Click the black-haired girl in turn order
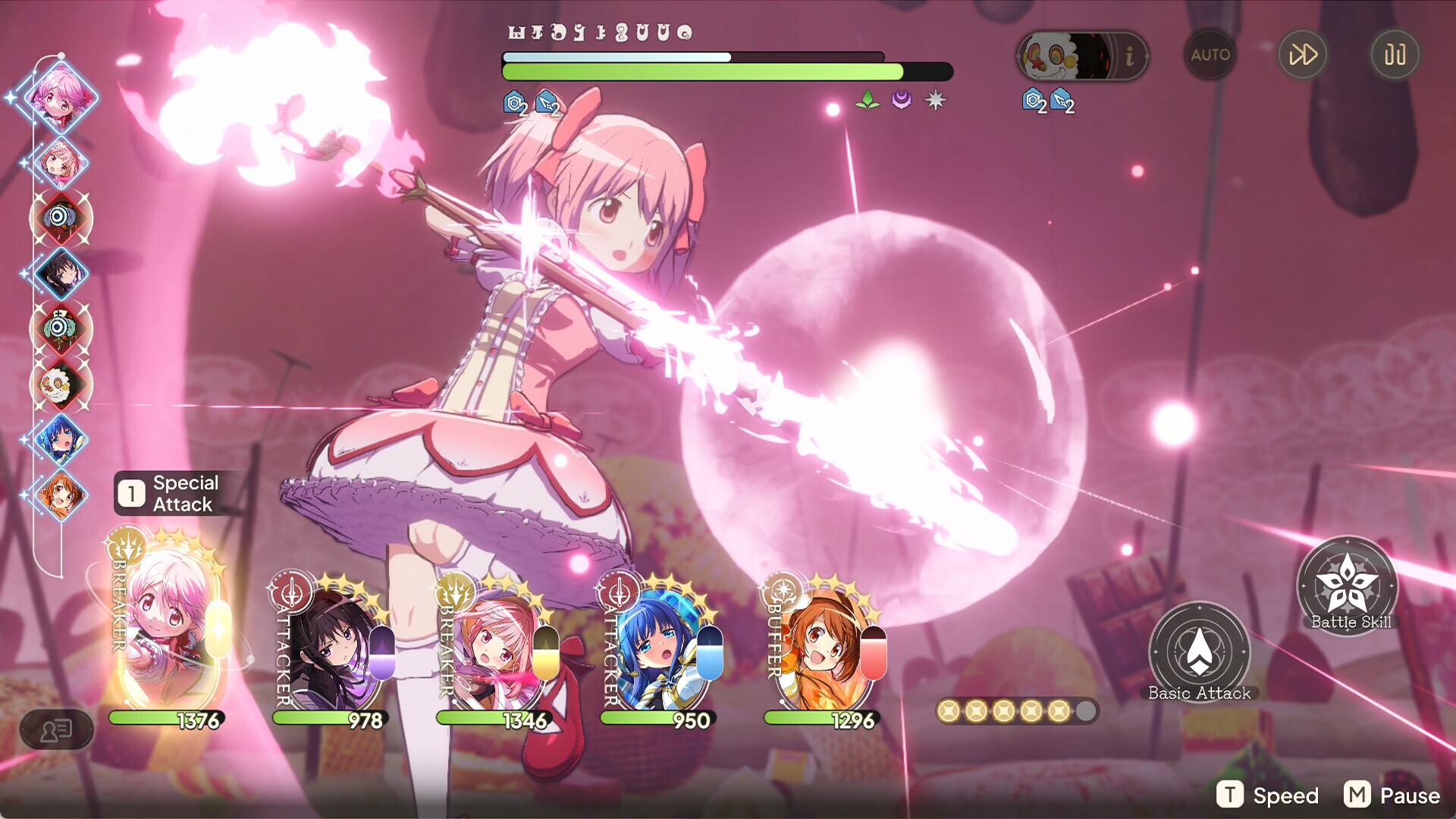Screen dimensions: 1456x819 (x=61, y=272)
